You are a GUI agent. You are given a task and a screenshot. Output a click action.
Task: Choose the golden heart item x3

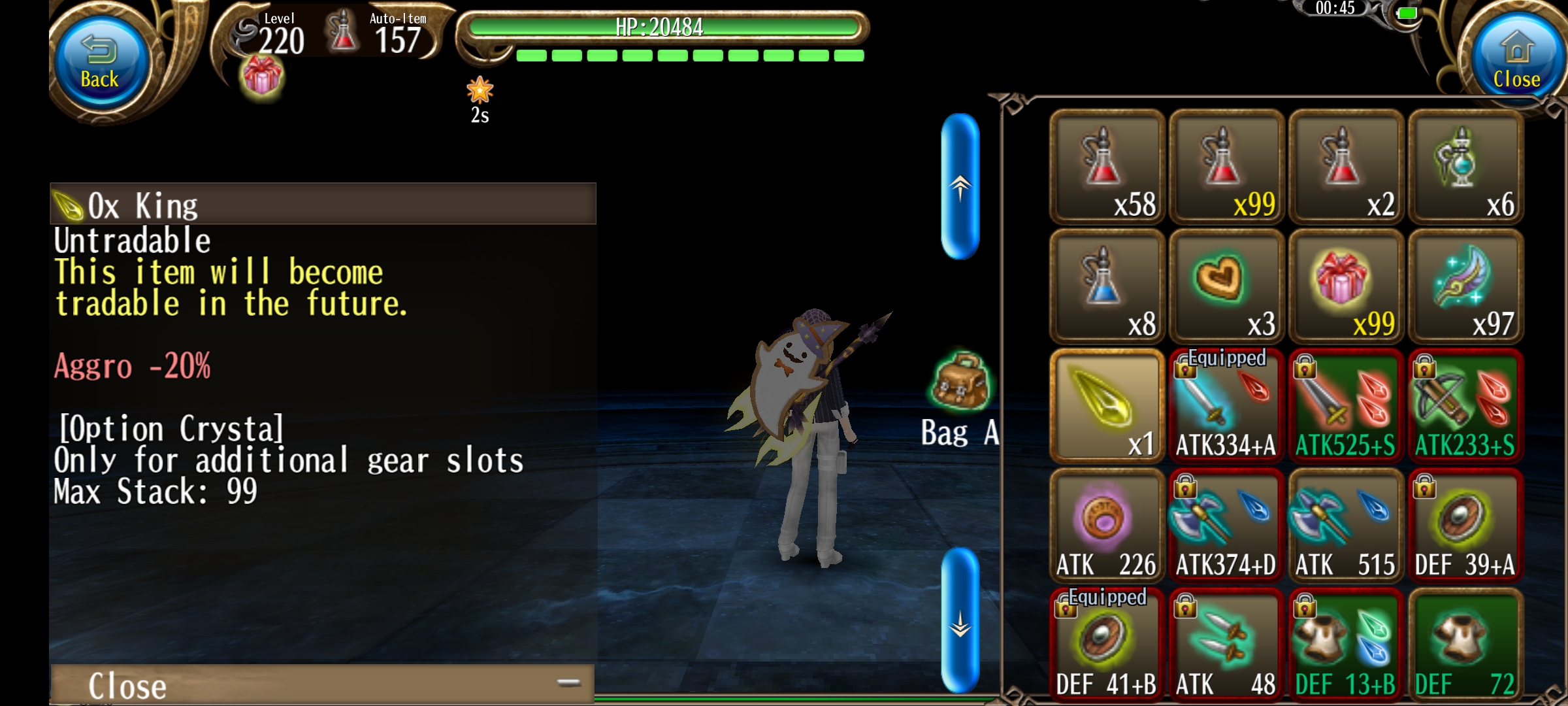tap(1226, 286)
